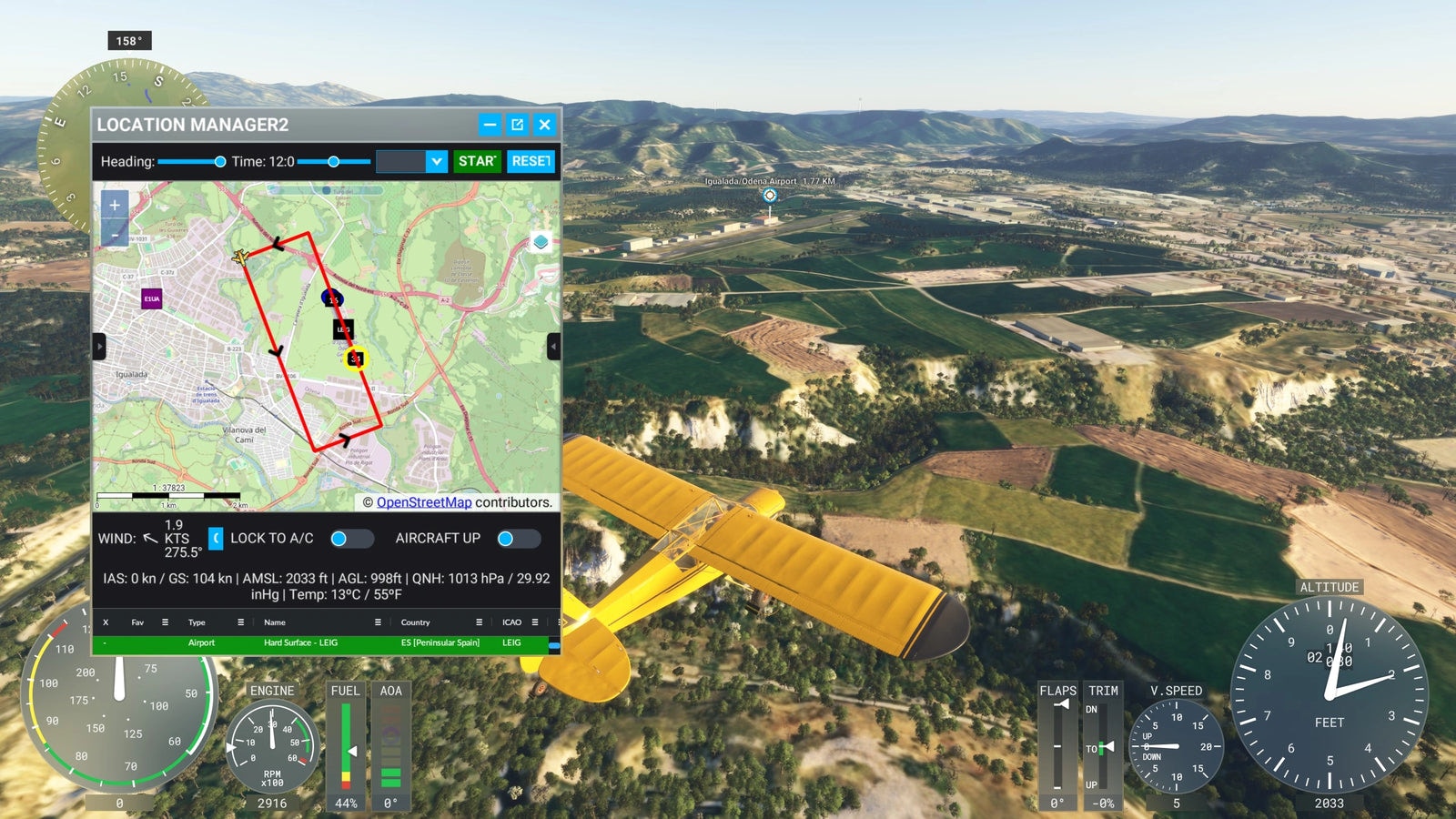
Task: Zoom in on the map
Action: tap(115, 206)
